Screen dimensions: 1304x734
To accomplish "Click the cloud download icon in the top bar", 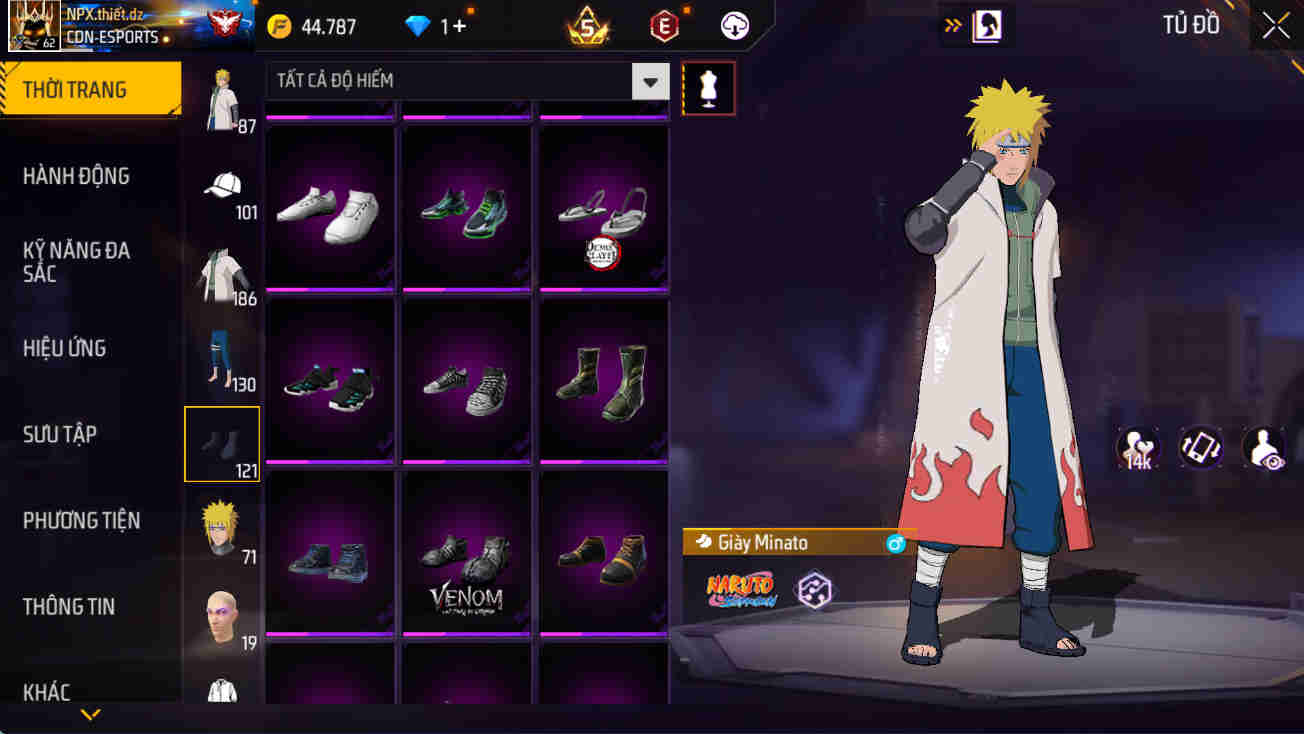I will point(735,26).
